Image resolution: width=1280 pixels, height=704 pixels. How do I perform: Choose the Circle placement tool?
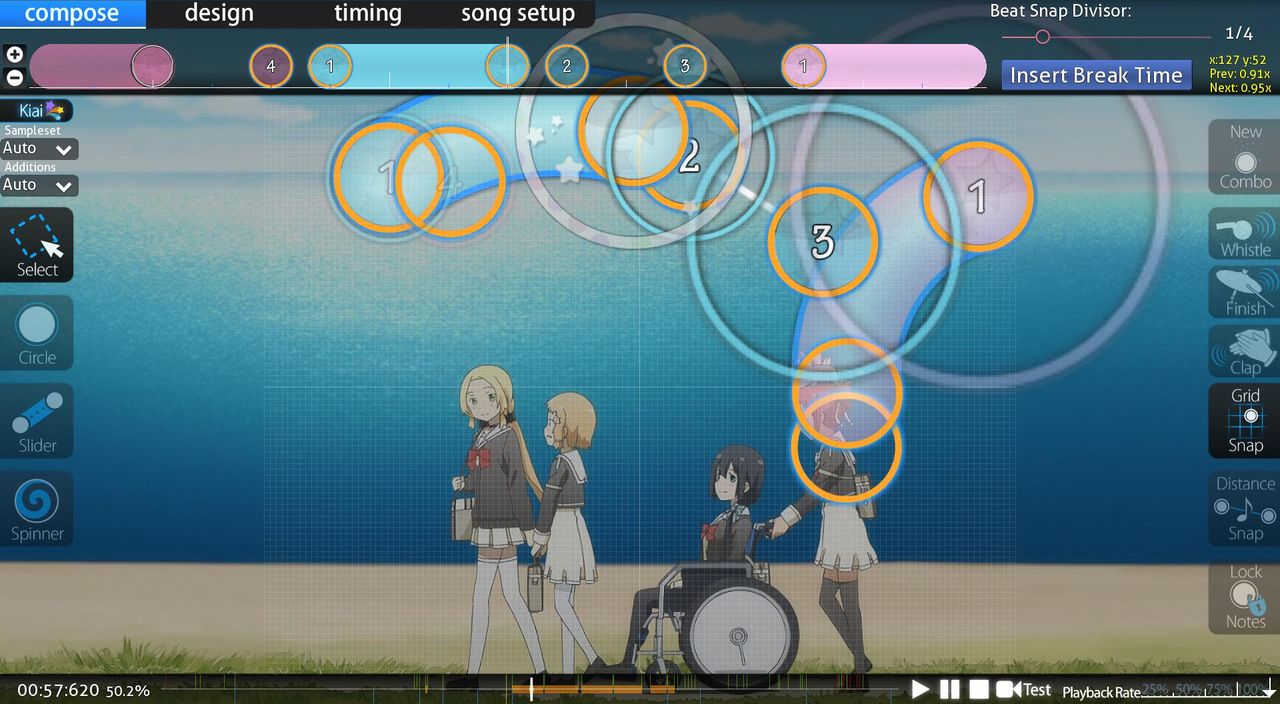click(x=37, y=333)
